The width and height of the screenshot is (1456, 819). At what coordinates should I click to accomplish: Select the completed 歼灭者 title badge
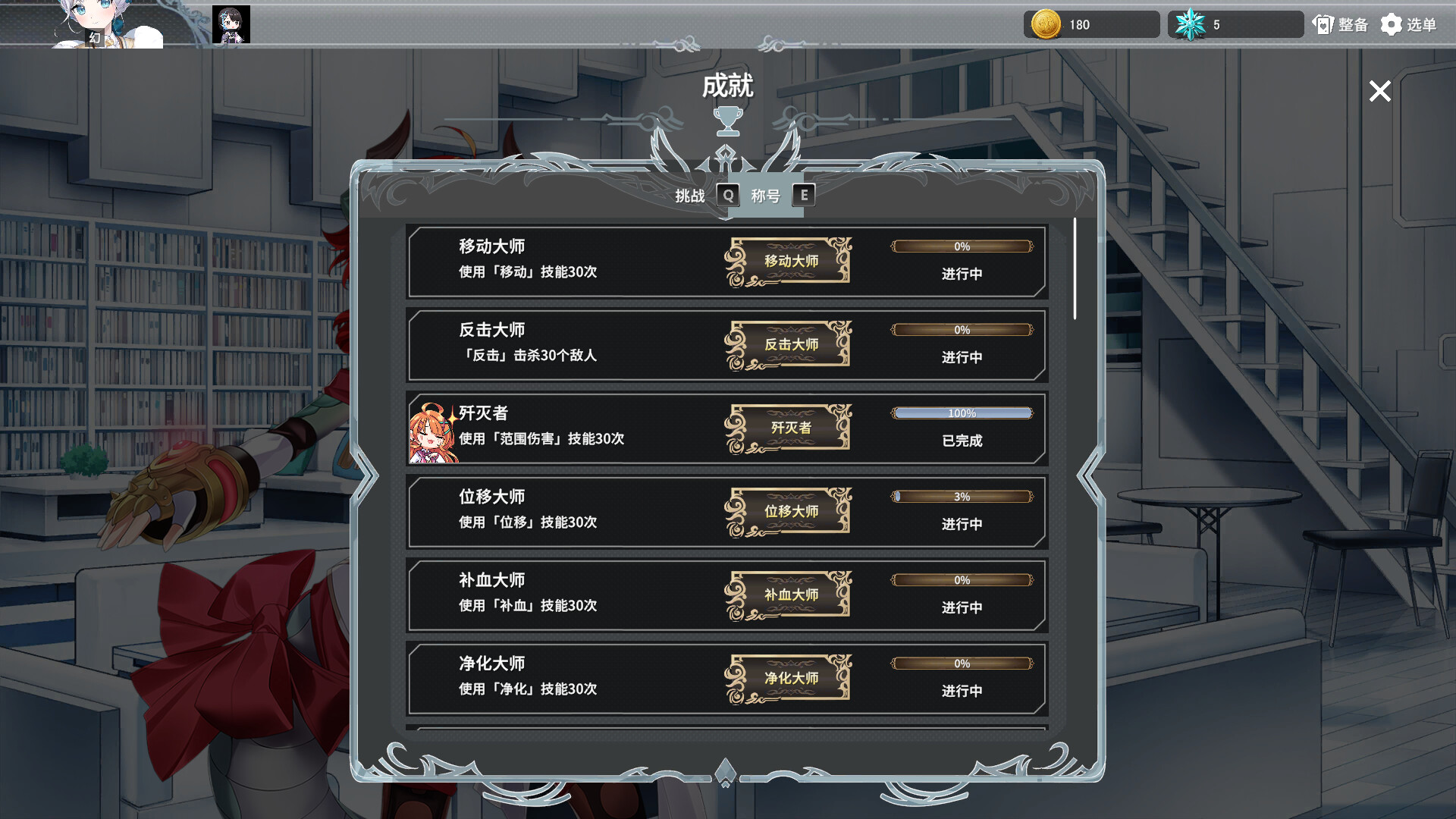[789, 428]
